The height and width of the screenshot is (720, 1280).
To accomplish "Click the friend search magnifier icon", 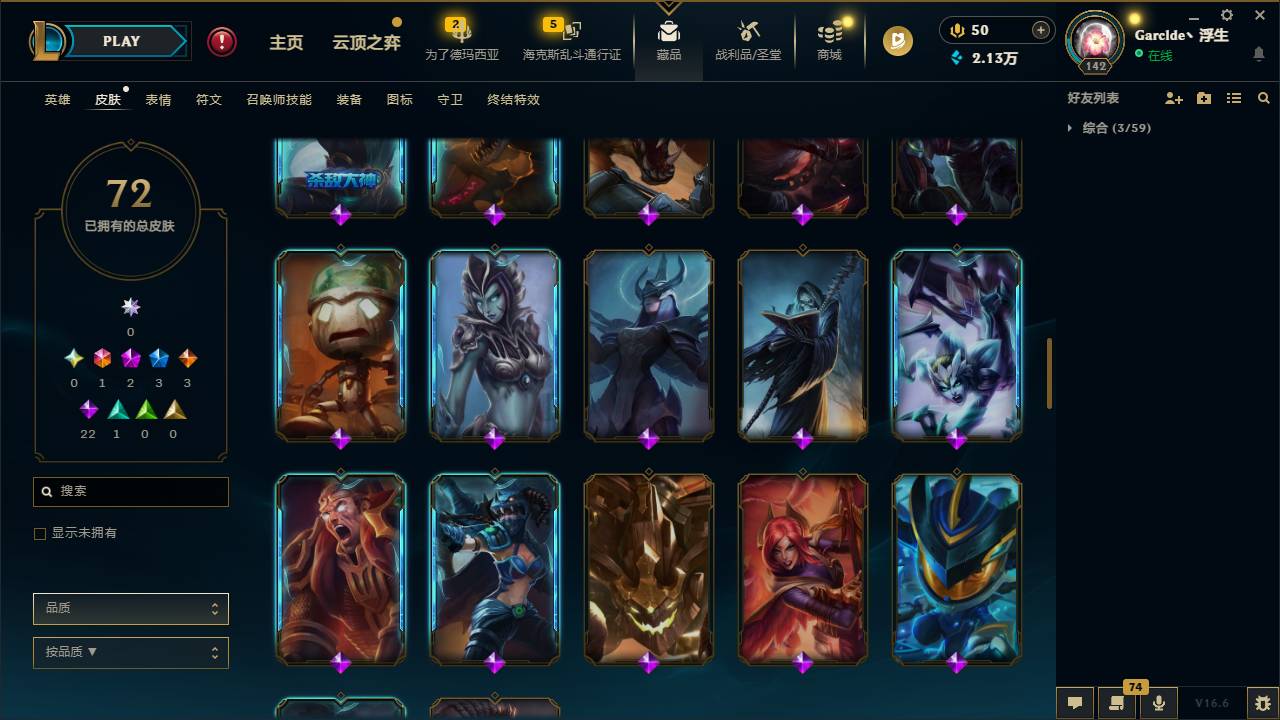I will pyautogui.click(x=1263, y=97).
